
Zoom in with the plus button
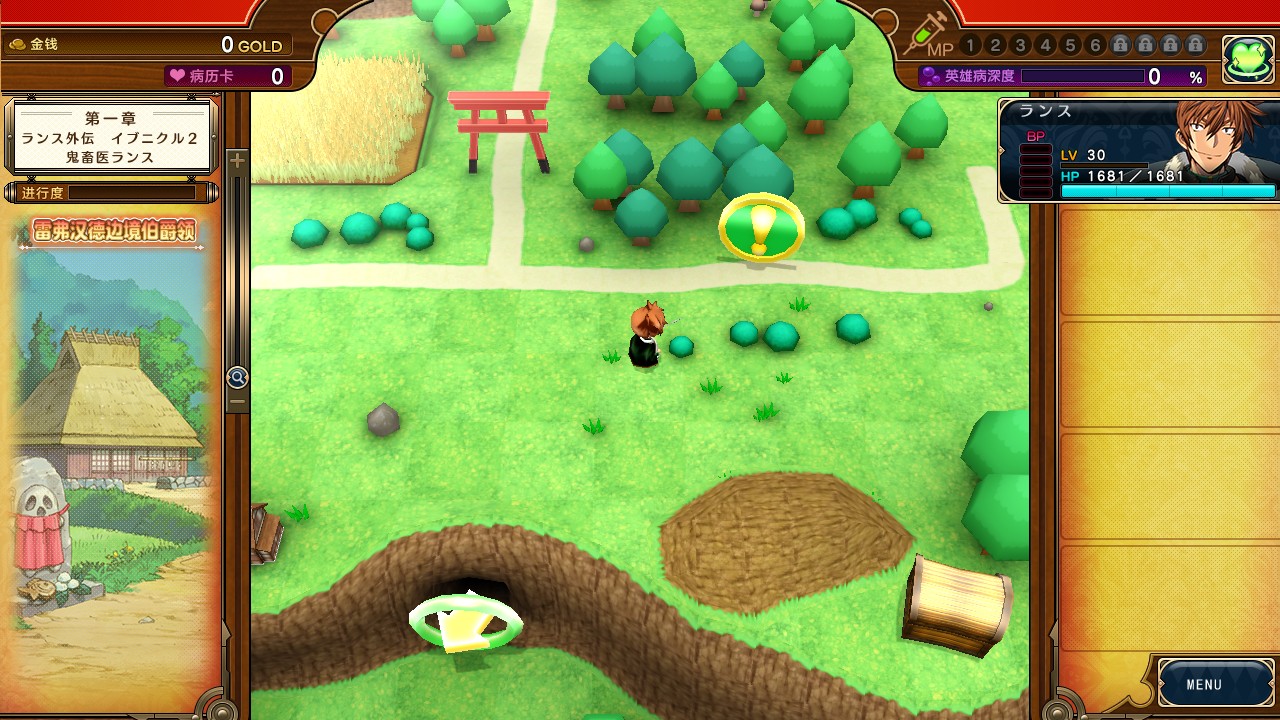pos(237,160)
